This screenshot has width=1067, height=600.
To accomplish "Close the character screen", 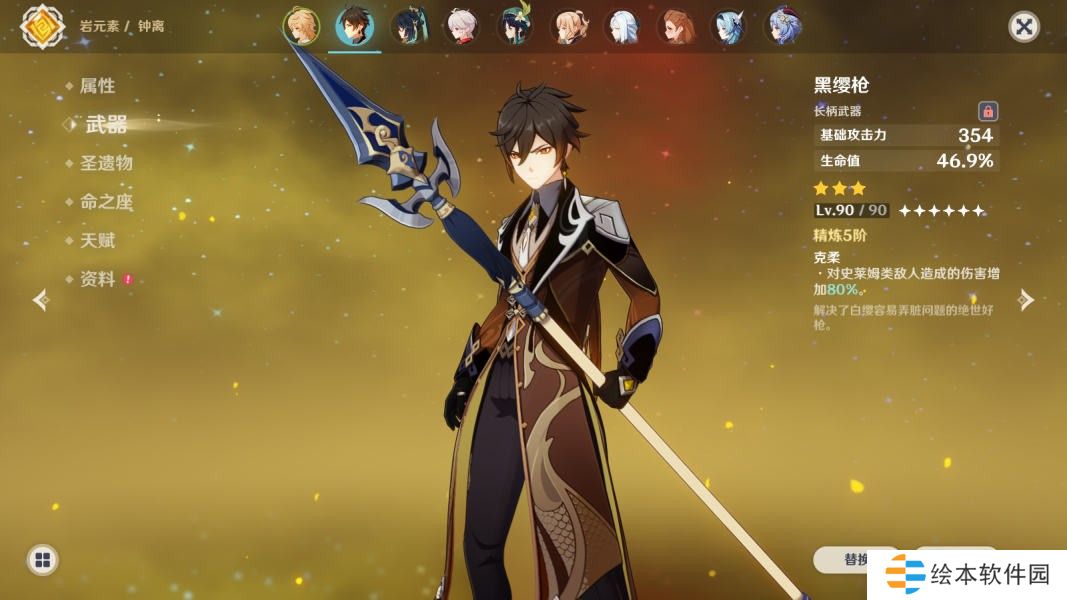I will 1023,26.
